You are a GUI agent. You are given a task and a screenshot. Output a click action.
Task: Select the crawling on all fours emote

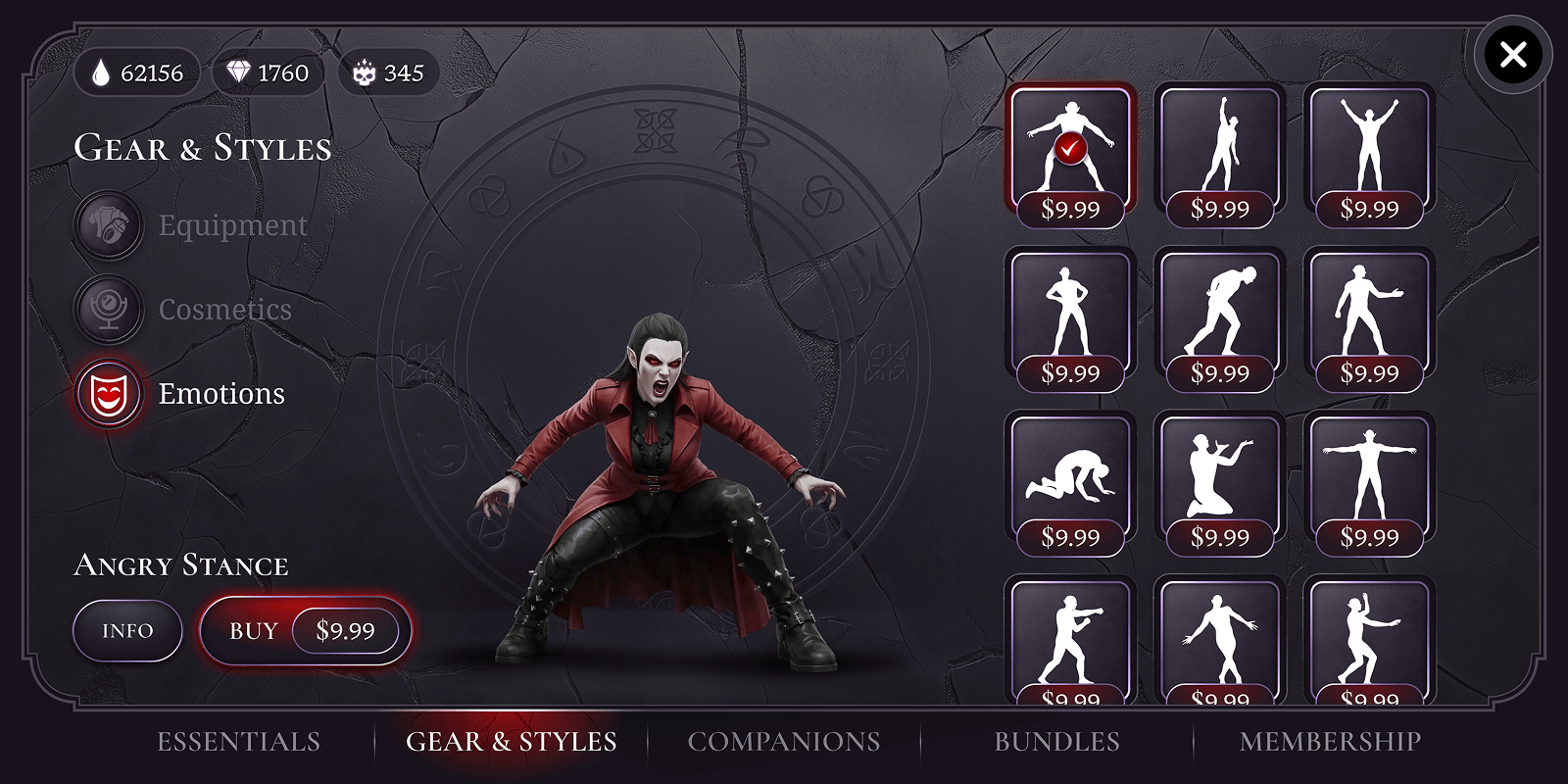[1070, 476]
